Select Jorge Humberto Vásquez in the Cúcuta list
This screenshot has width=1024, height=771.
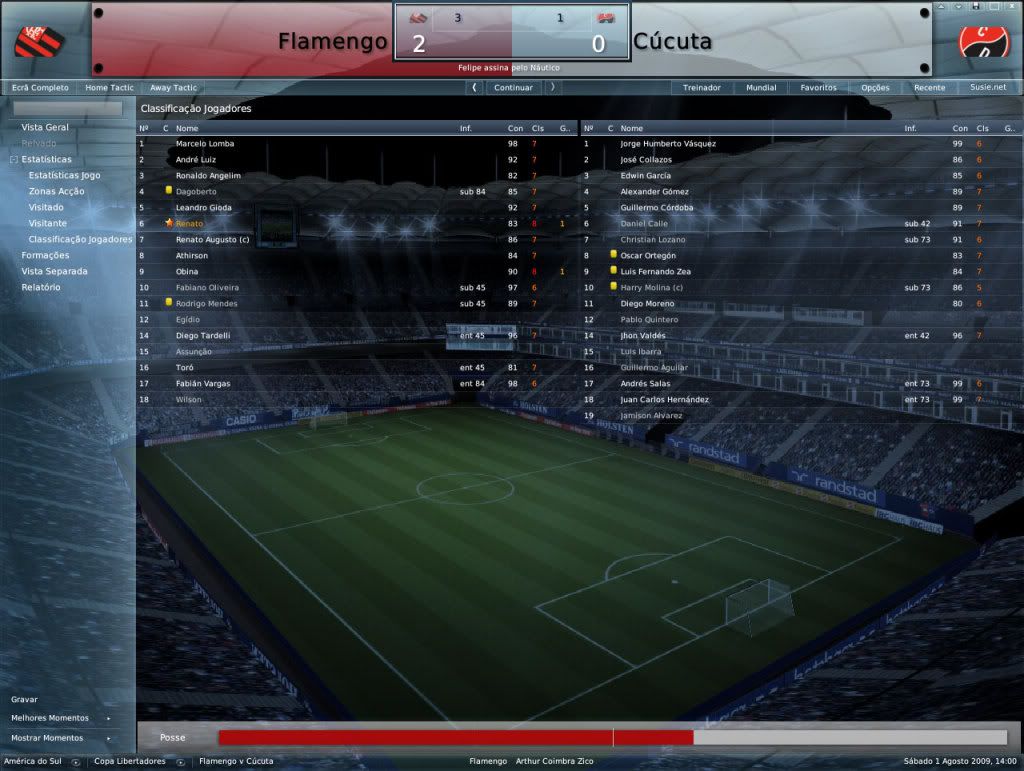click(x=668, y=144)
